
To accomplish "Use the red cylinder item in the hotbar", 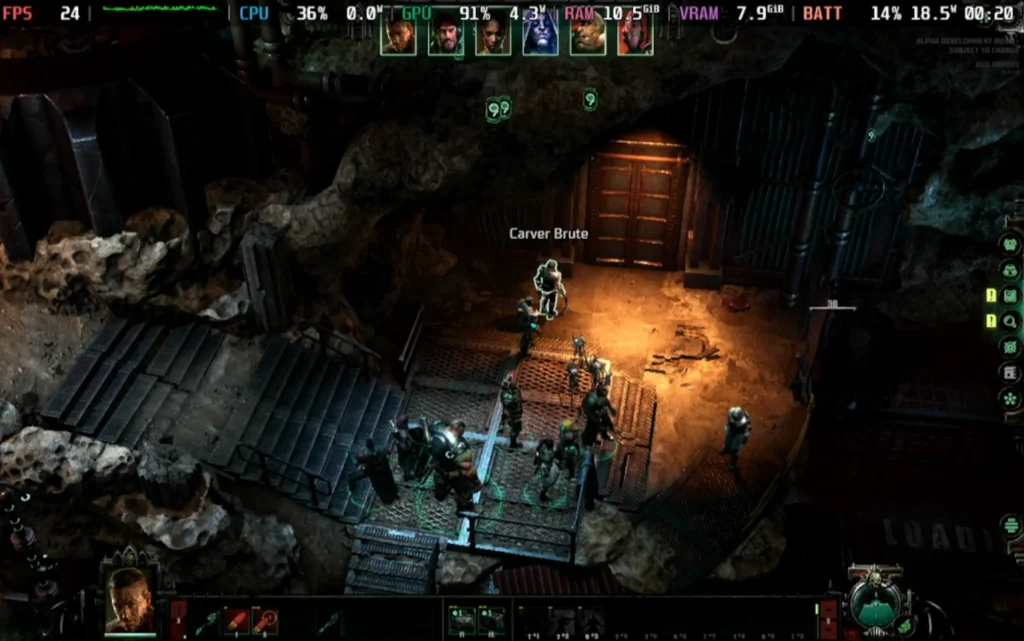I will [x=236, y=620].
